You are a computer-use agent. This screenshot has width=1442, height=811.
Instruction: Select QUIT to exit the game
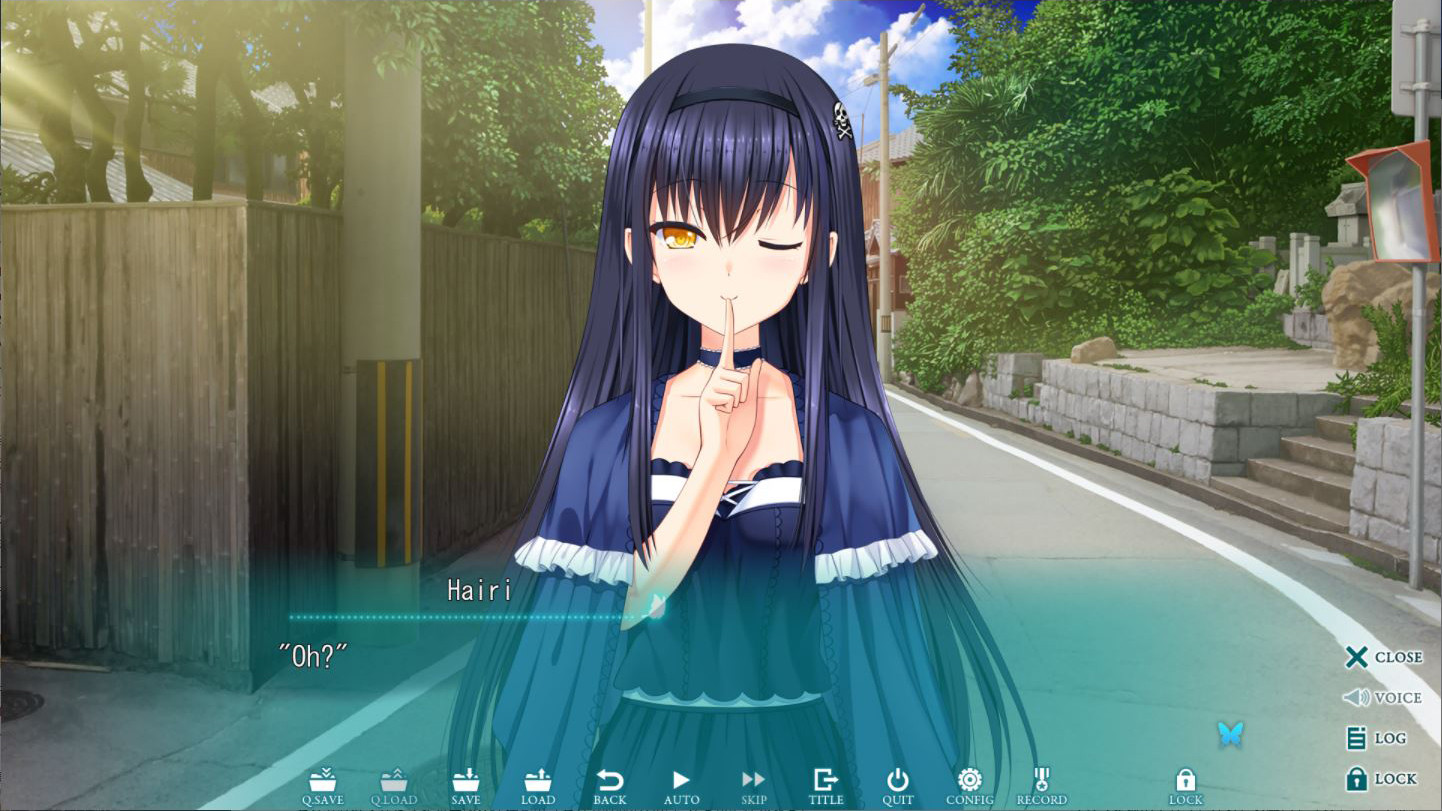coord(897,785)
